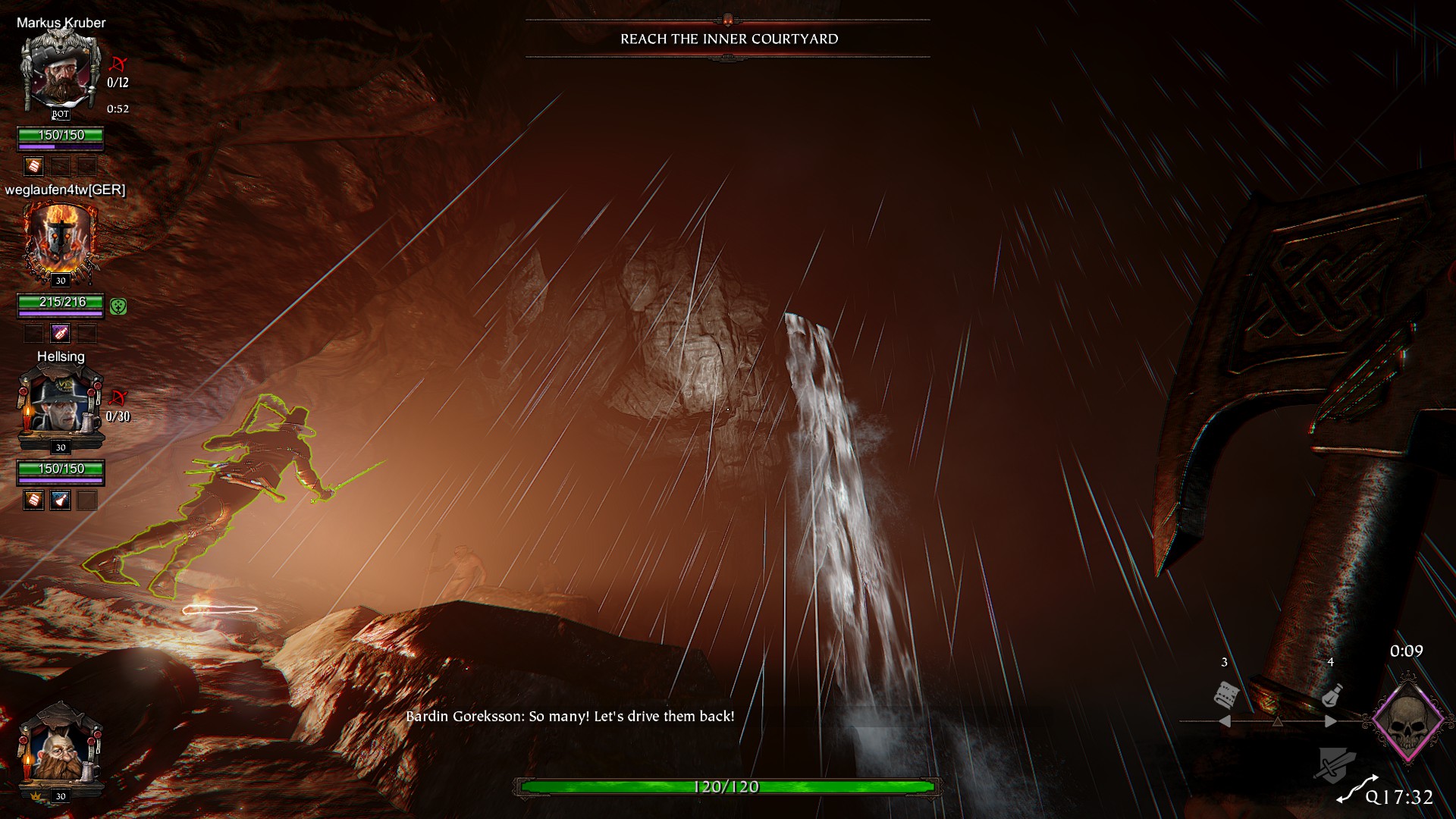This screenshot has height=819, width=1456.
Task: Click the green buff icon beside weglaufen4tw's health
Action: [118, 306]
